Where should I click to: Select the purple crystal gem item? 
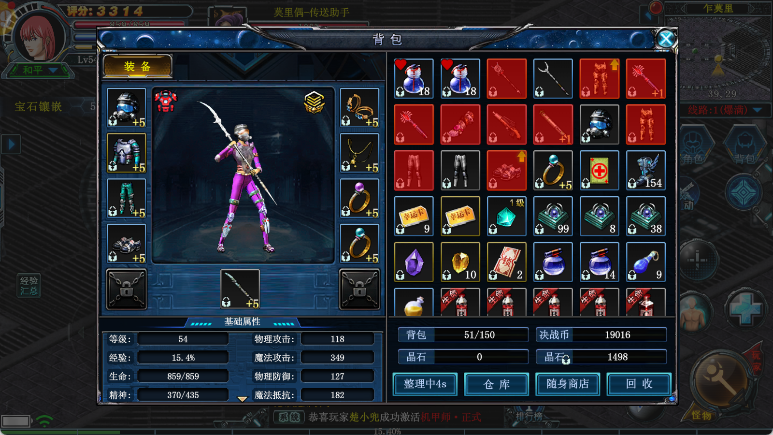point(414,262)
